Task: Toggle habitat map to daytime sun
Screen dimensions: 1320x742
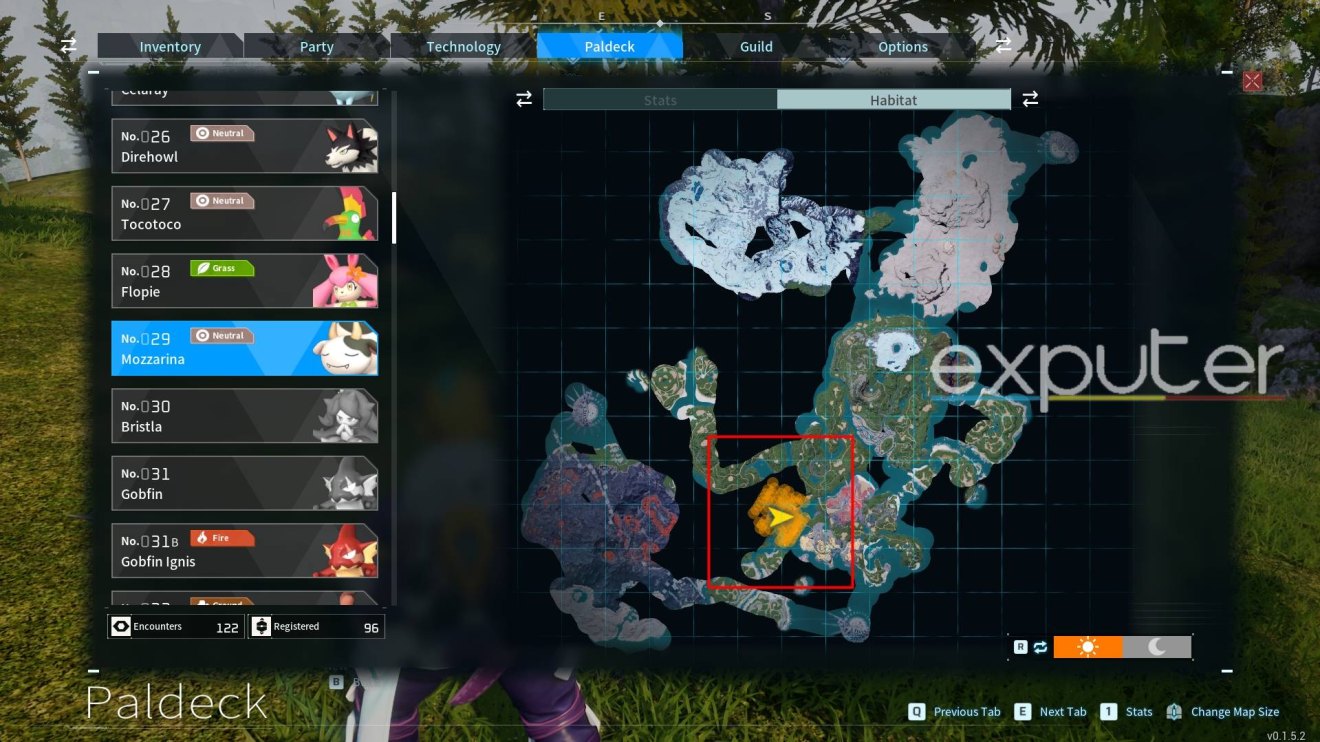Action: [1088, 647]
